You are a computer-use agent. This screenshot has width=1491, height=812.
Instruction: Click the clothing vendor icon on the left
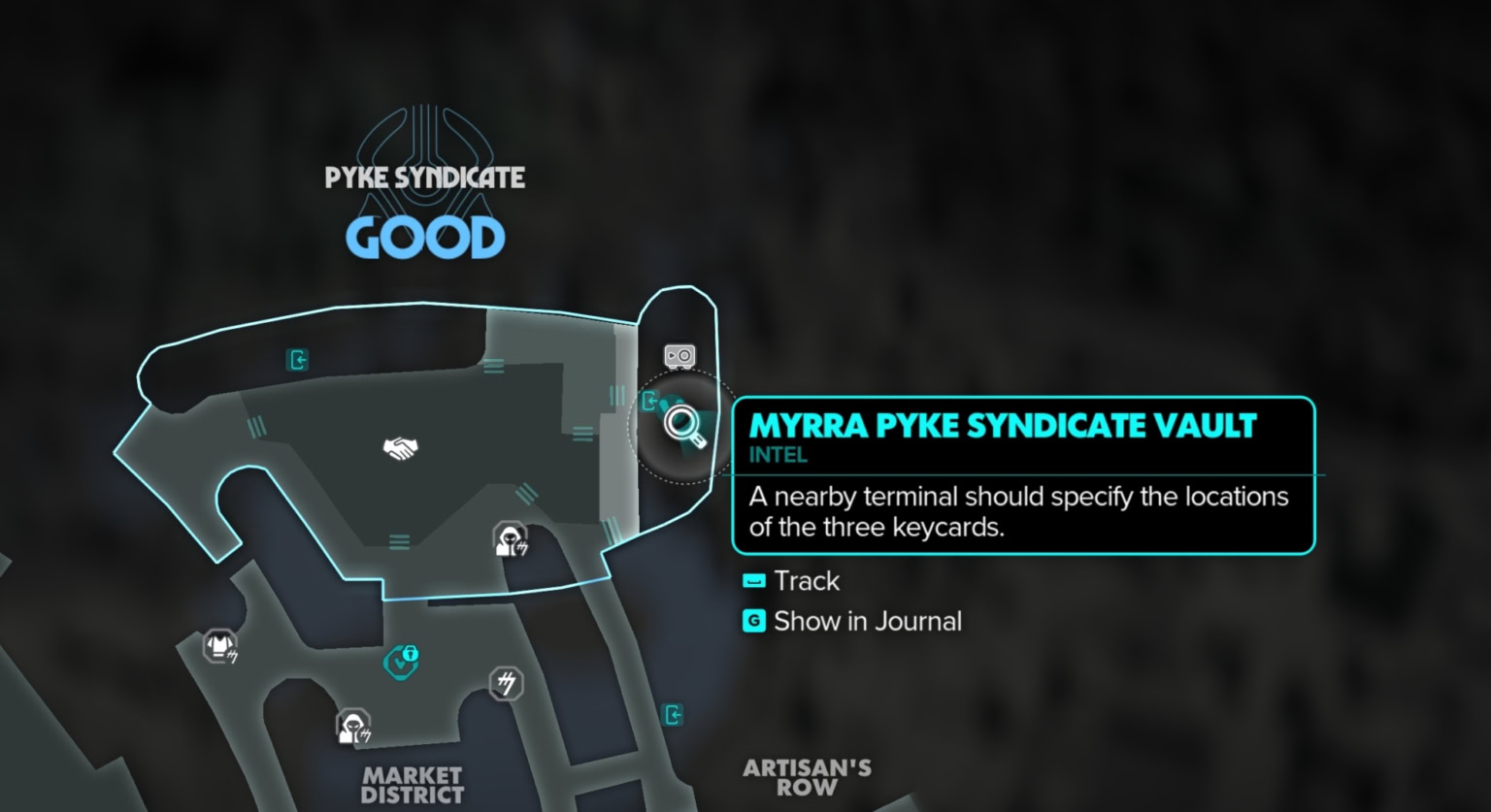[x=219, y=643]
